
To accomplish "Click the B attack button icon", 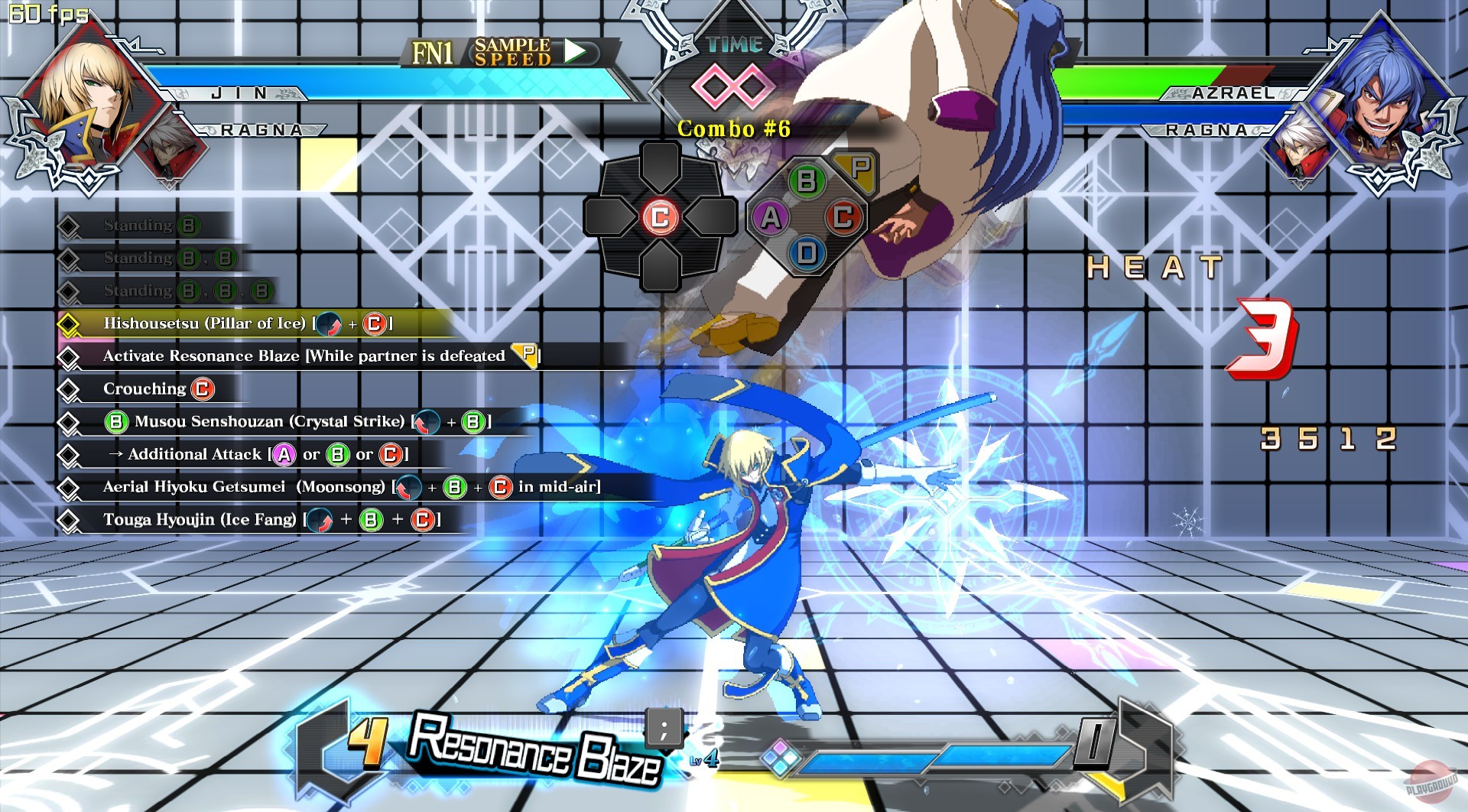I will tap(807, 182).
